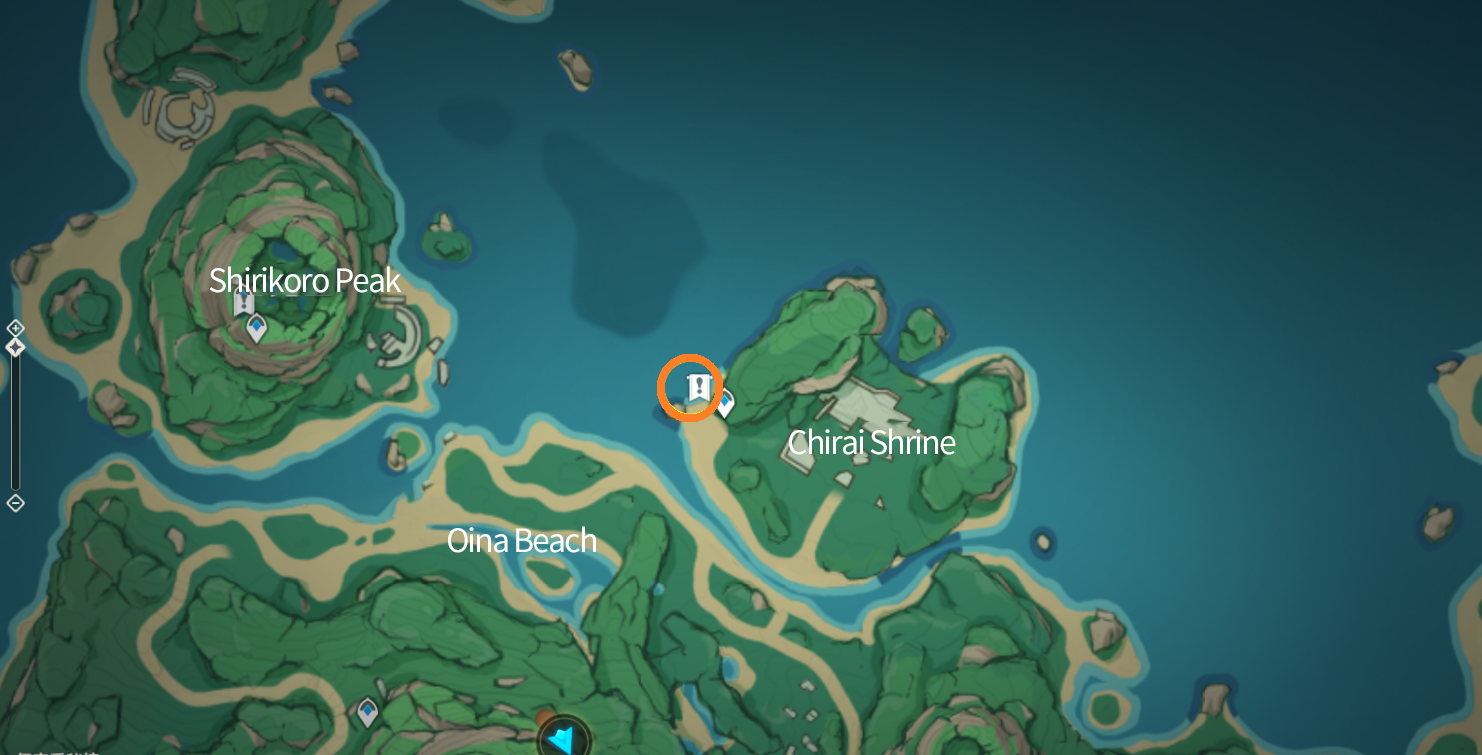Click the teleport waypoint at Shirikoro Peak

(256, 326)
